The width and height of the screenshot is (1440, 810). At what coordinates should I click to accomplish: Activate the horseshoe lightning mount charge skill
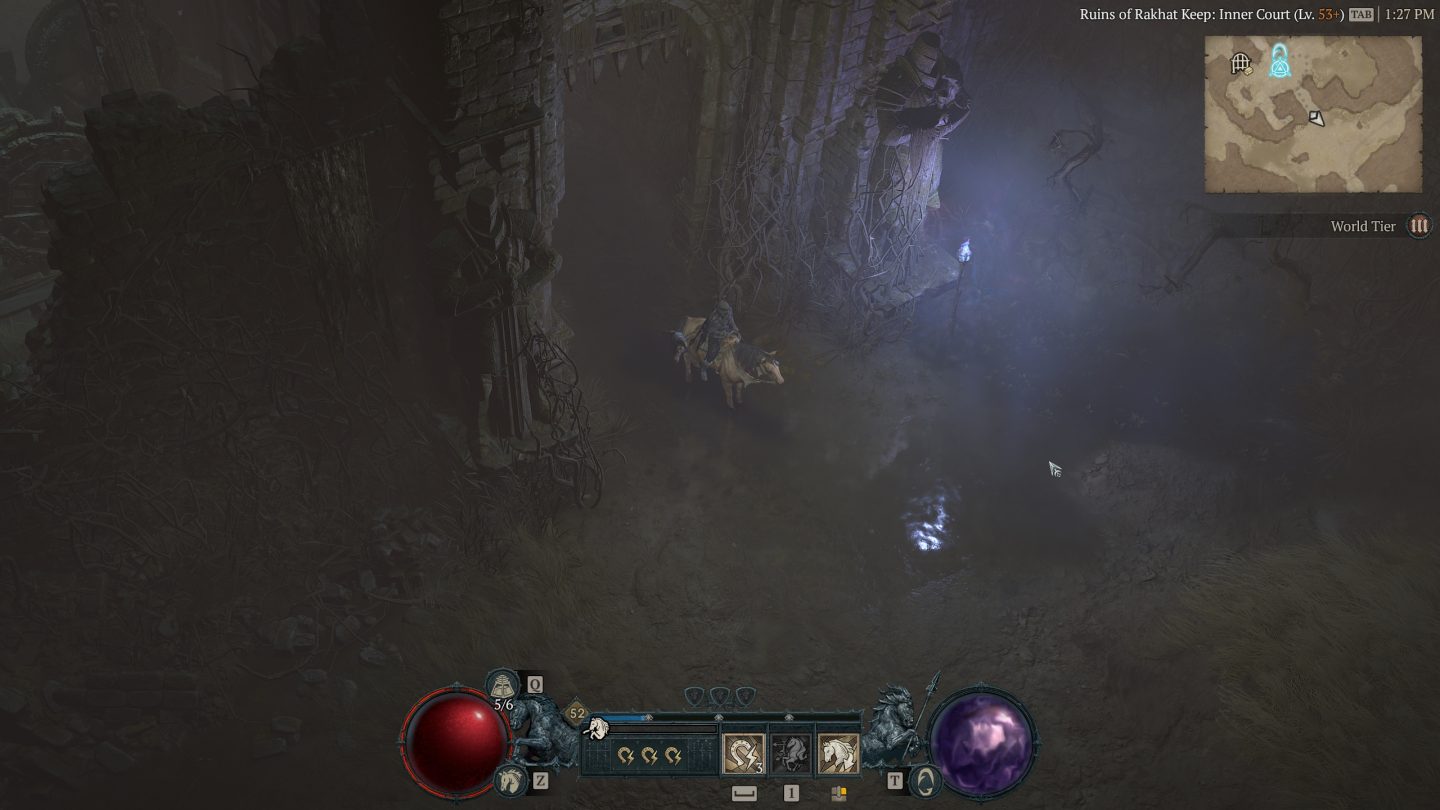742,753
